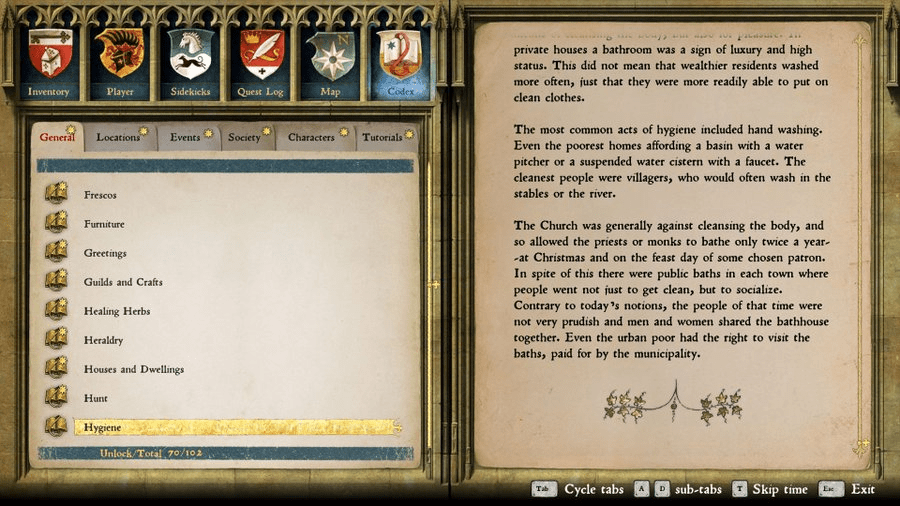Open the Inventory screen
This screenshot has height=506, width=900.
pos(49,60)
